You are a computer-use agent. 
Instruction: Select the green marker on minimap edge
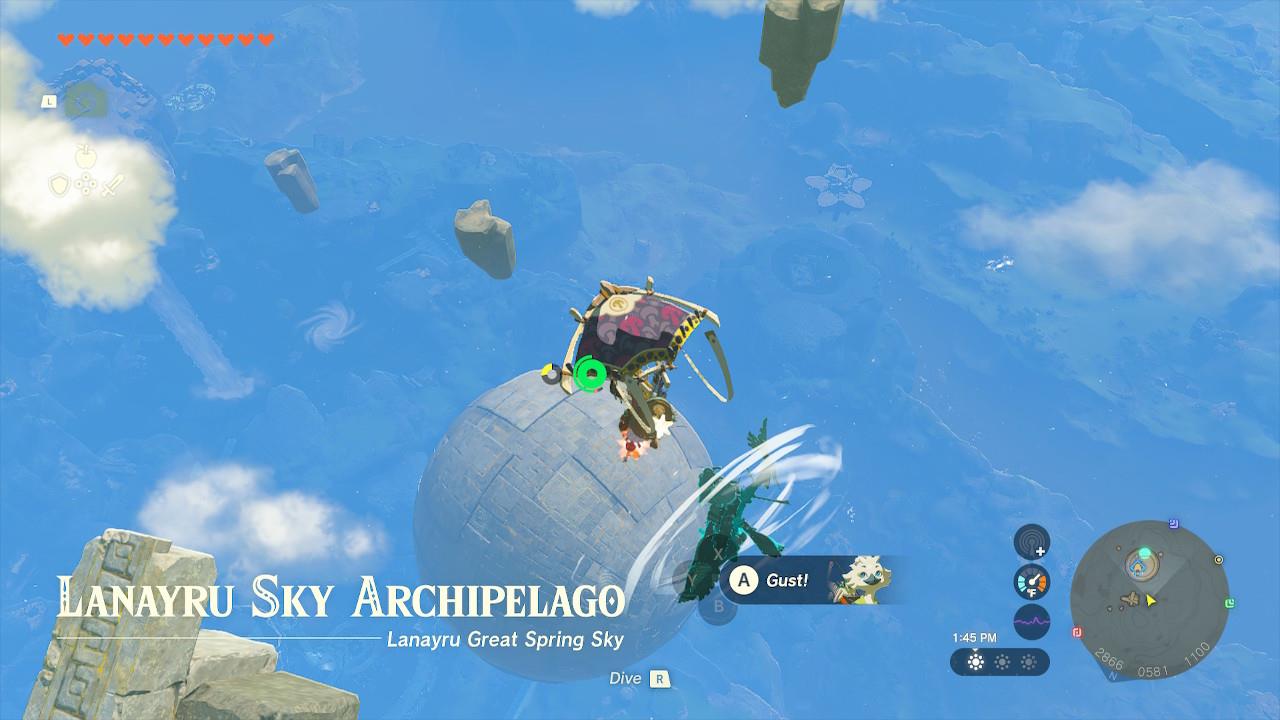(x=1228, y=603)
